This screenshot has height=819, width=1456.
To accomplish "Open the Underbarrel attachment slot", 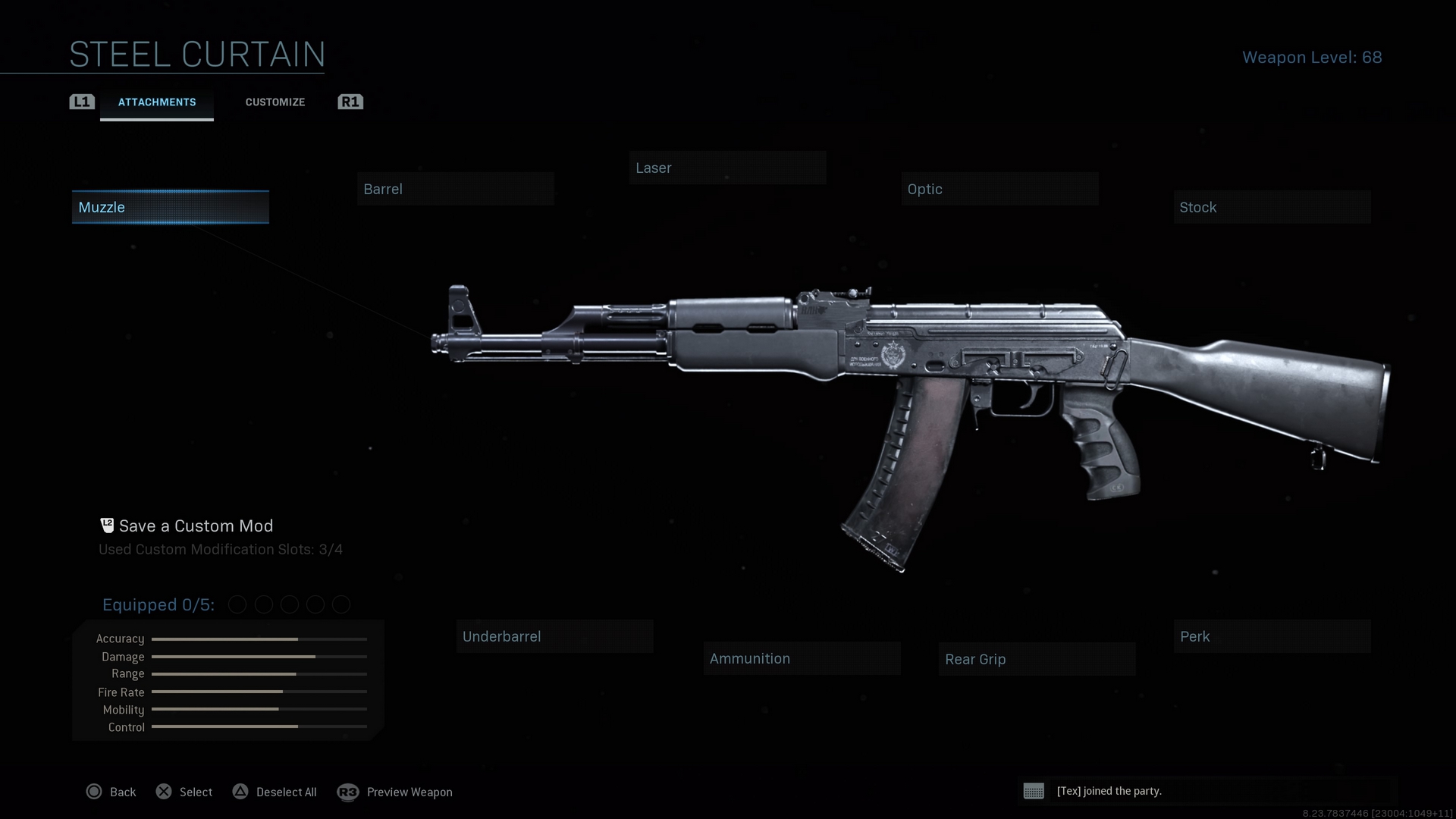I will pyautogui.click(x=554, y=636).
